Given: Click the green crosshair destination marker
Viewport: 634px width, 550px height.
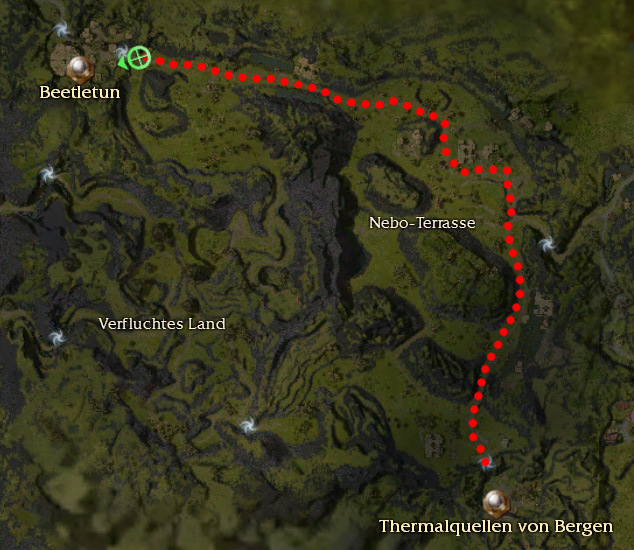Looking at the screenshot, I should (139, 58).
